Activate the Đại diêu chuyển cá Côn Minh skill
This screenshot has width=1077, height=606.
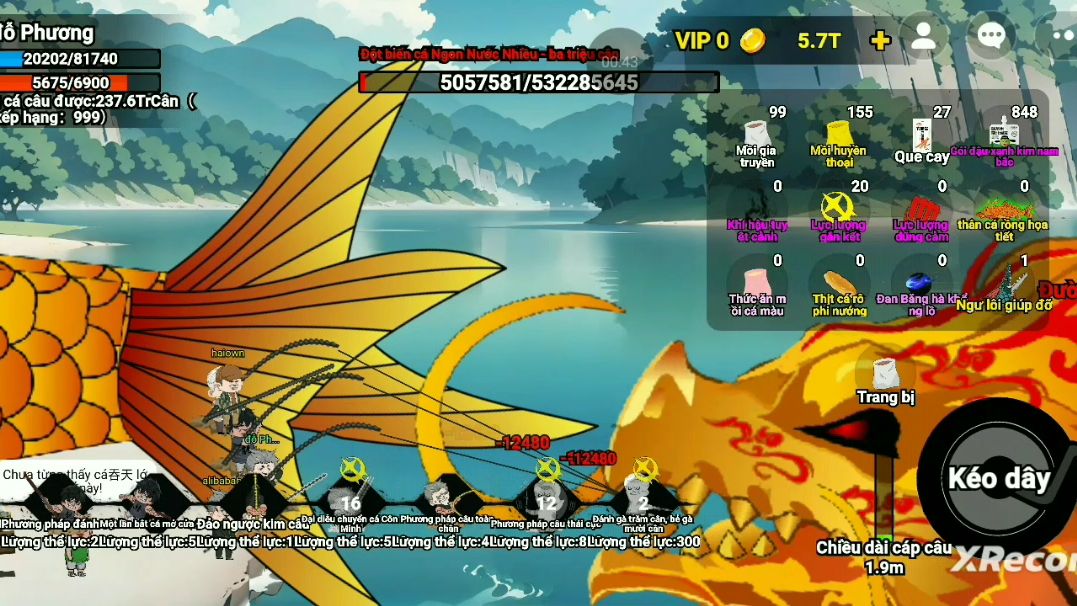[x=350, y=493]
